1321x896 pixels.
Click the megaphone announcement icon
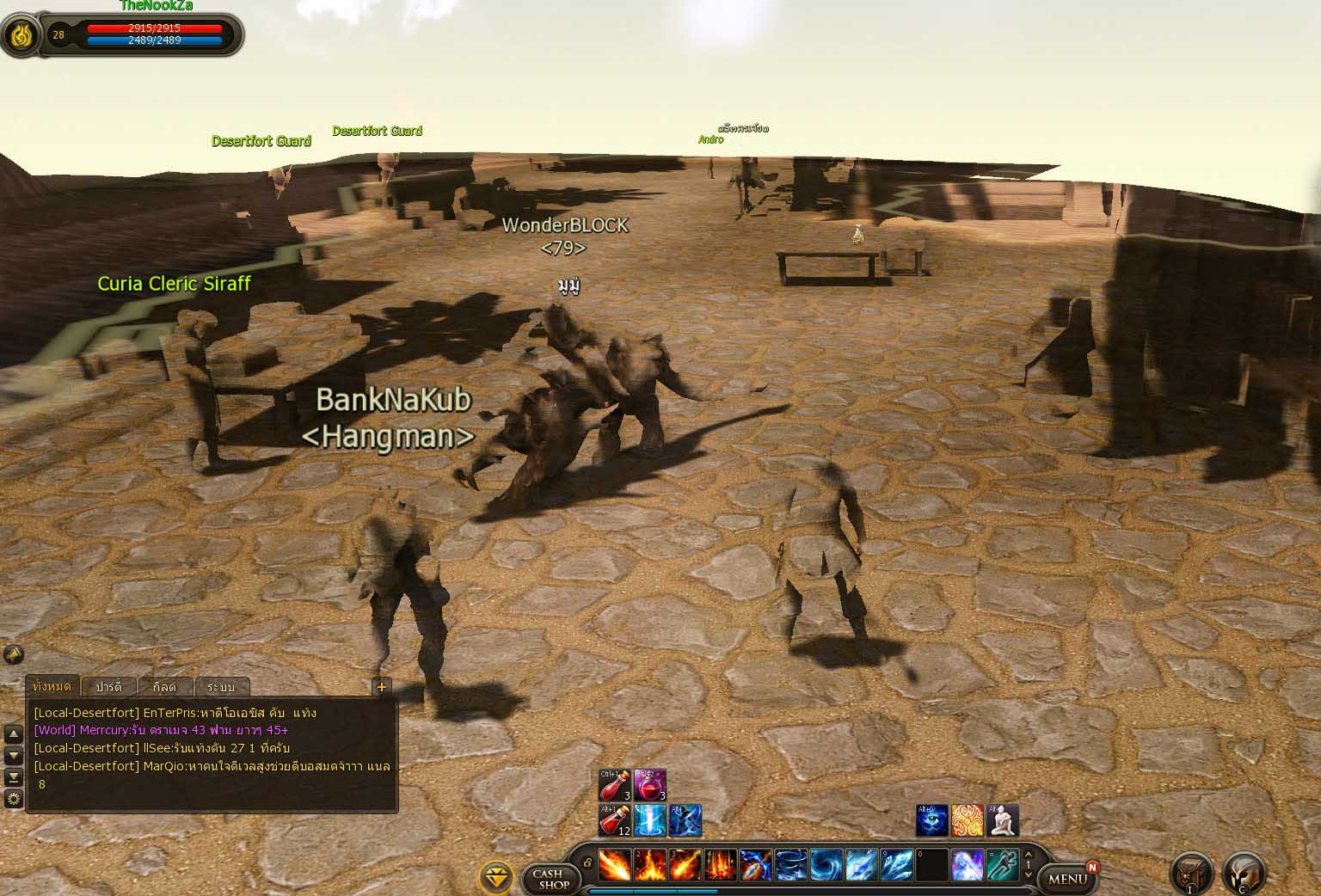(13, 654)
